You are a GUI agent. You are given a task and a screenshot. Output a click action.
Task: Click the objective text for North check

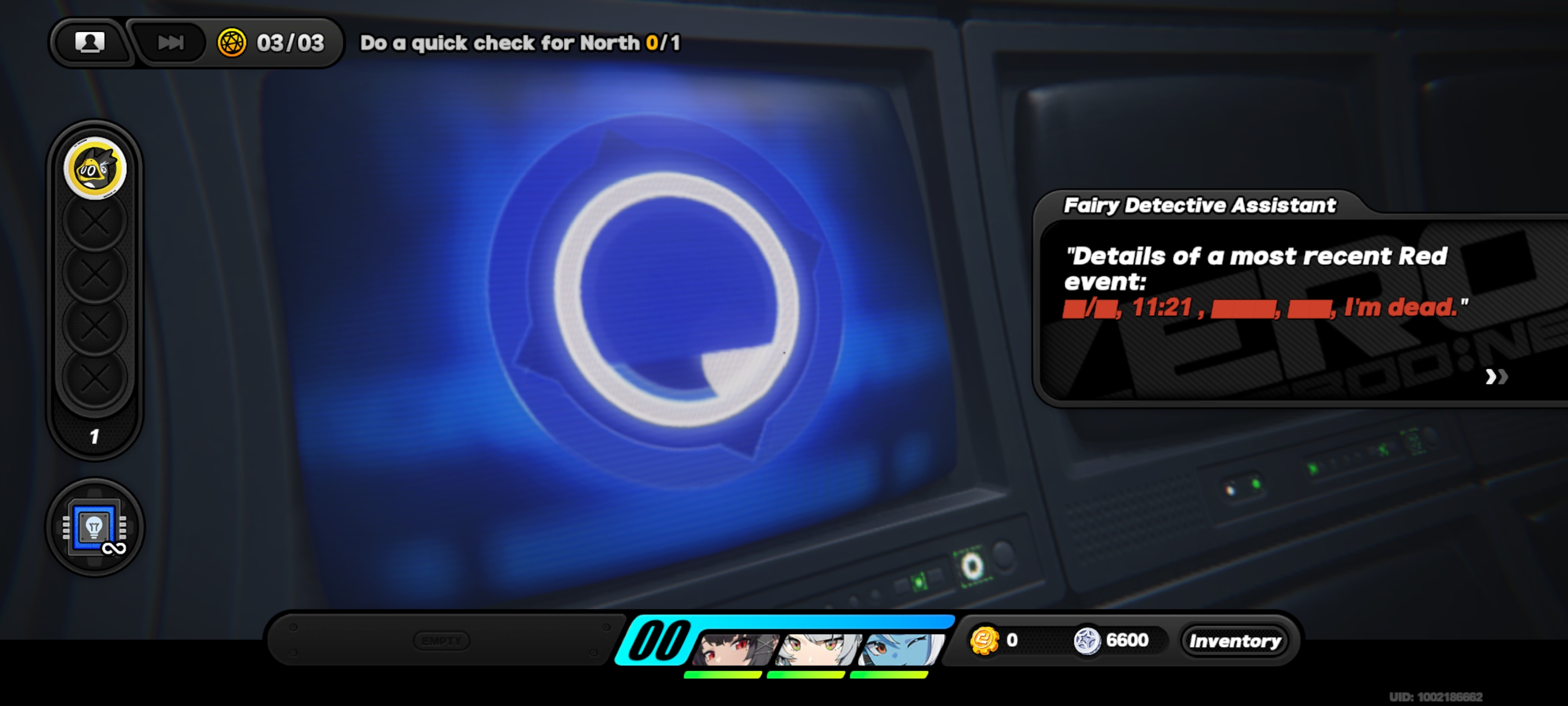520,43
